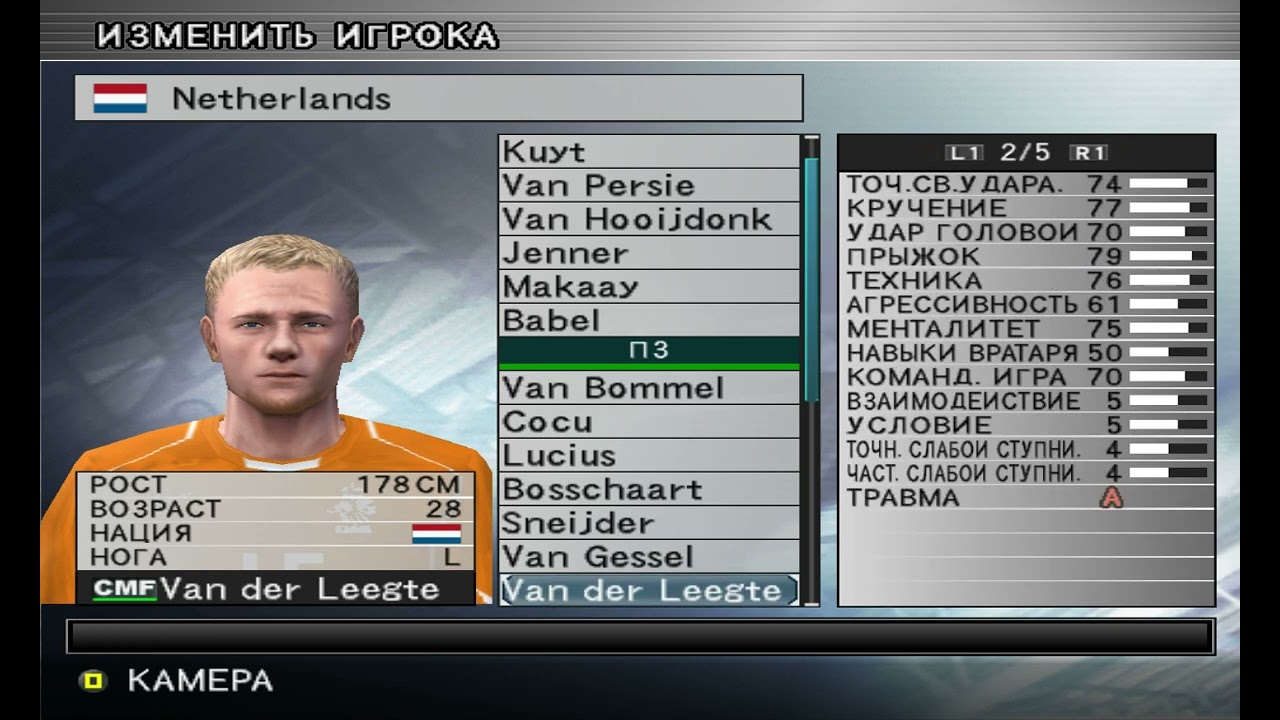Select the highlighted Van der Leegte entry
Image resolution: width=1280 pixels, height=720 pixels.
tap(648, 590)
